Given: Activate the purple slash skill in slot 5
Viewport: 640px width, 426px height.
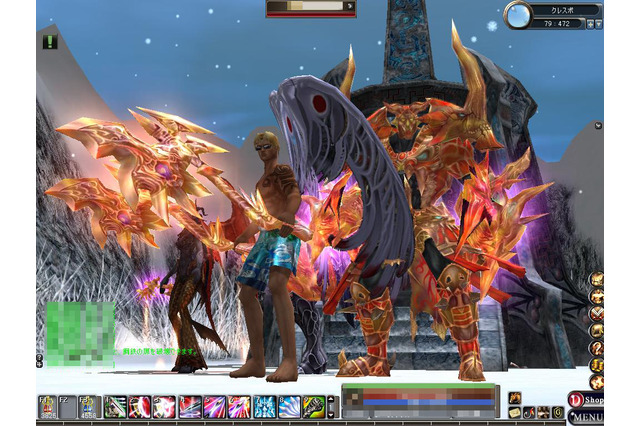Looking at the screenshot, I should coord(214,407).
